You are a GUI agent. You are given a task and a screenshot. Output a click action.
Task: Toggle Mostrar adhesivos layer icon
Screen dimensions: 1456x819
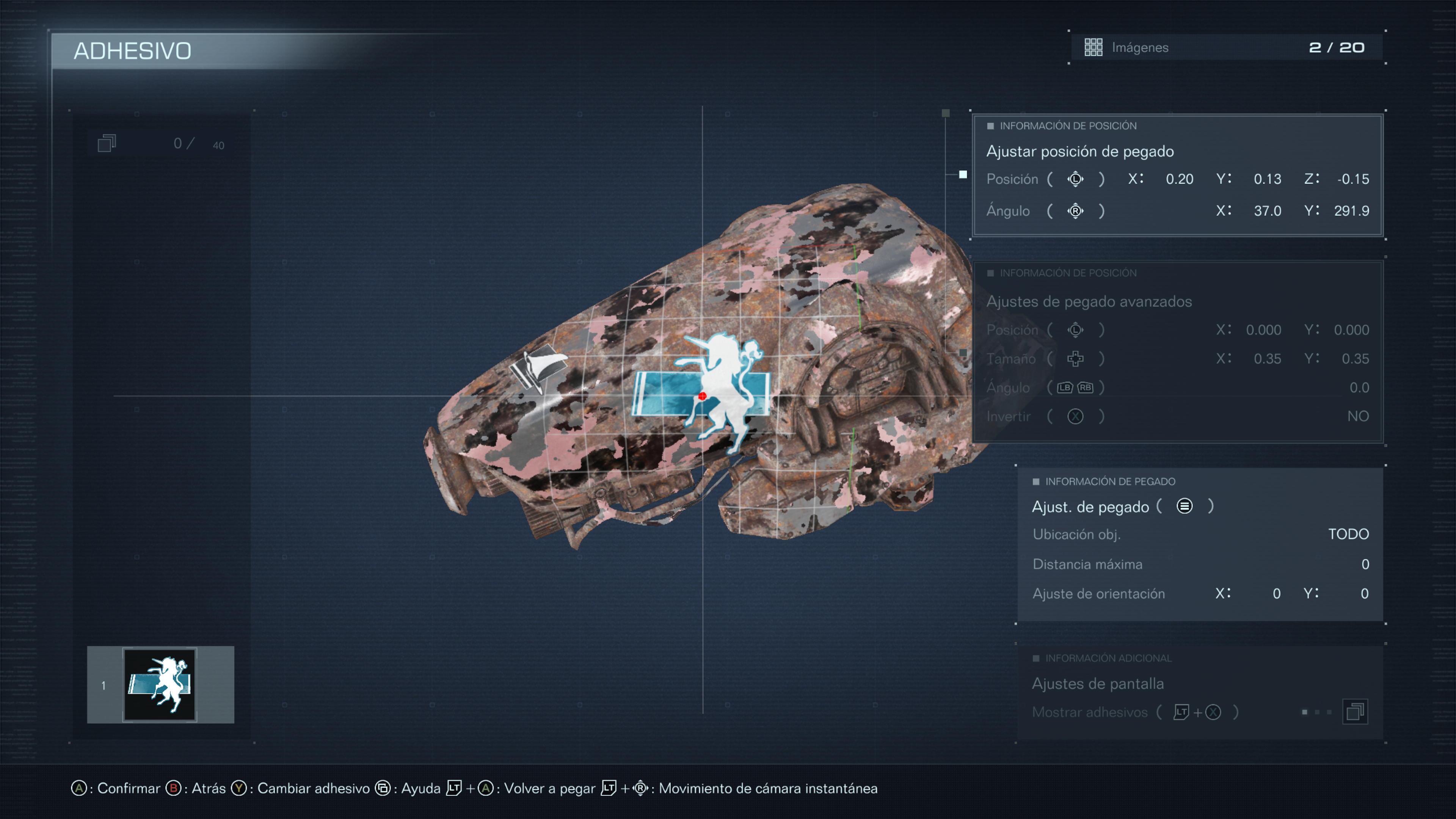[1354, 712]
